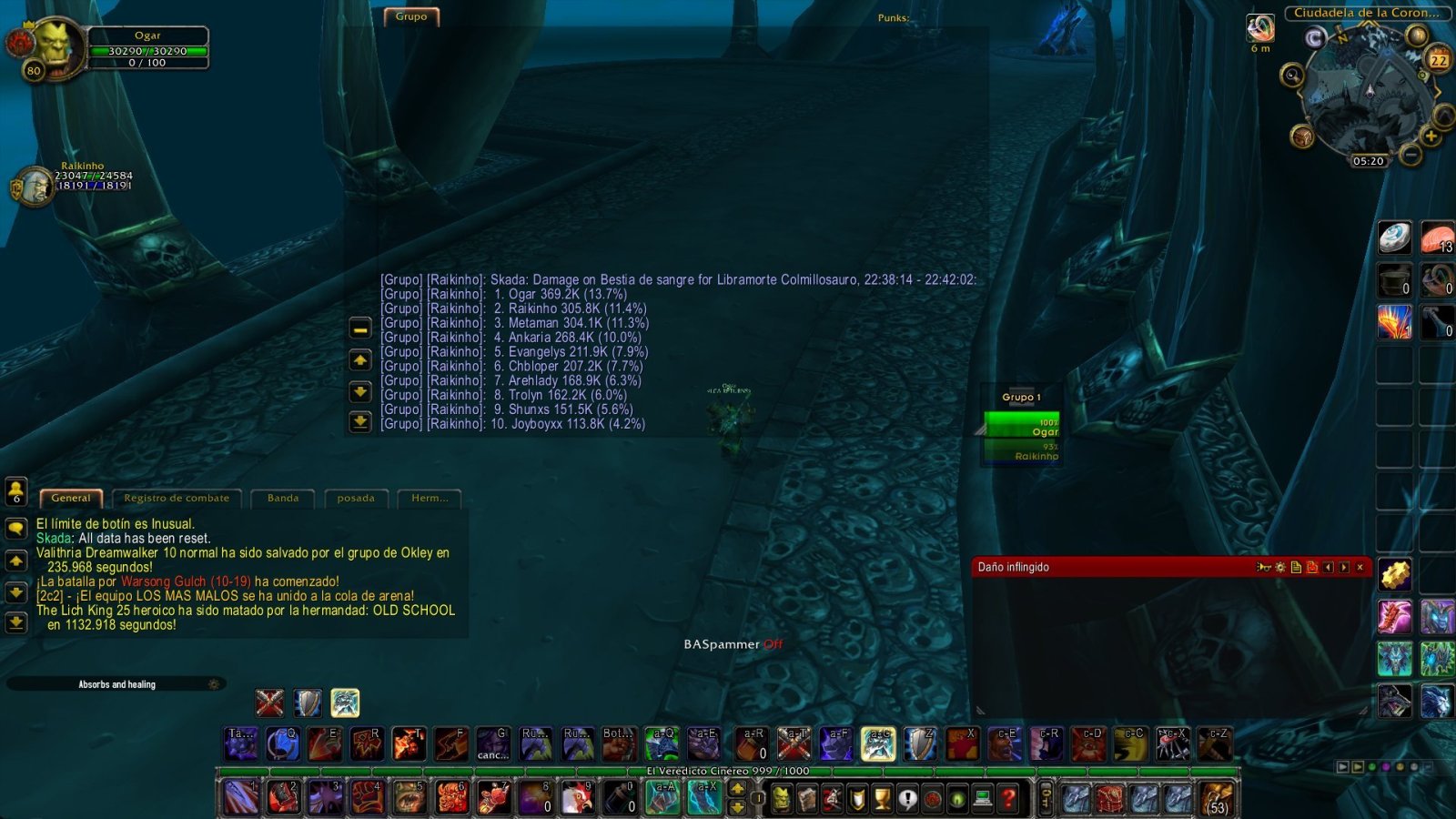Open the gear icon on Absorbs and healing bar
The width and height of the screenshot is (1456, 819).
(213, 684)
